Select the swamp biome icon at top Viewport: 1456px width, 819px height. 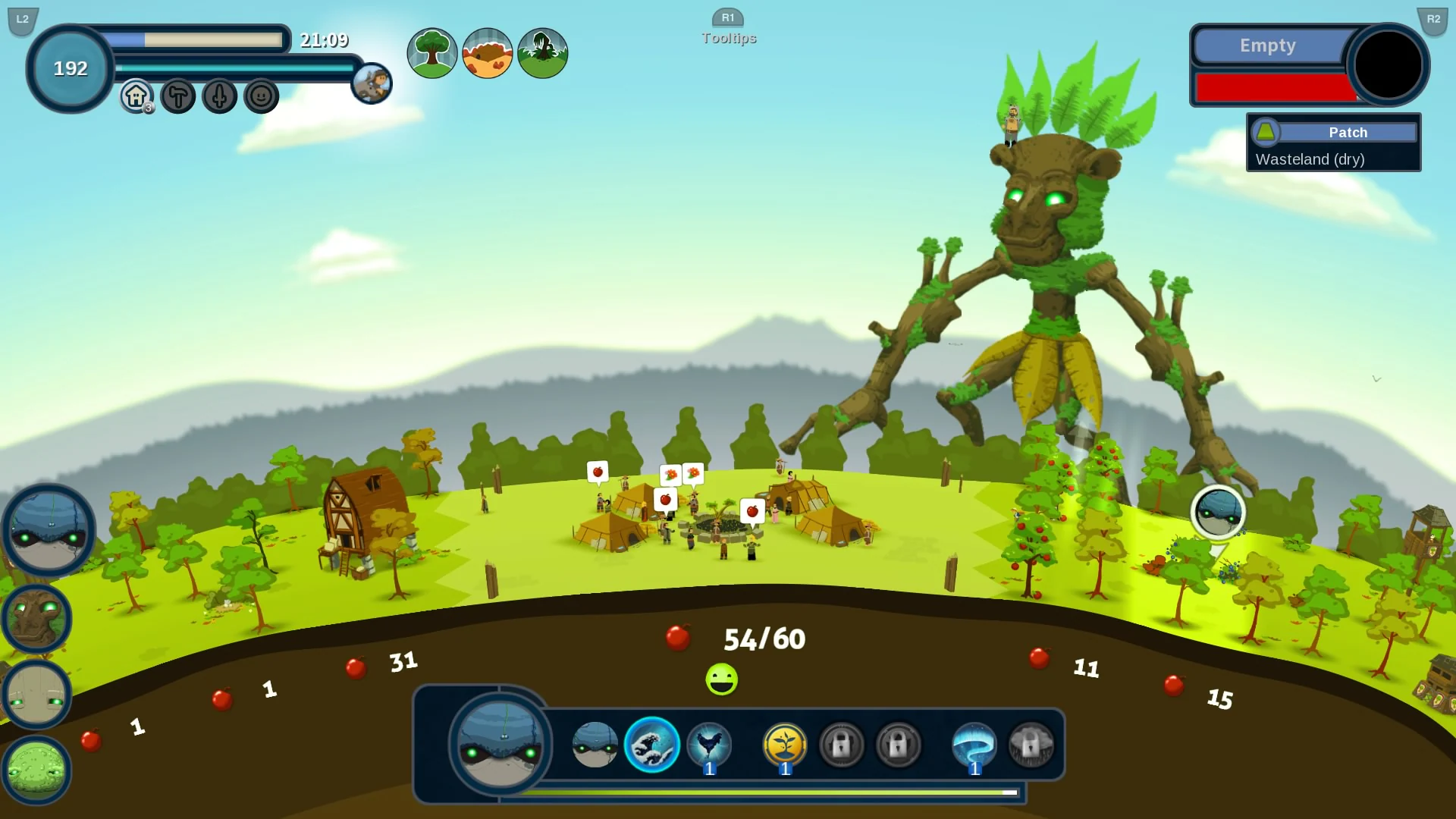coord(542,52)
